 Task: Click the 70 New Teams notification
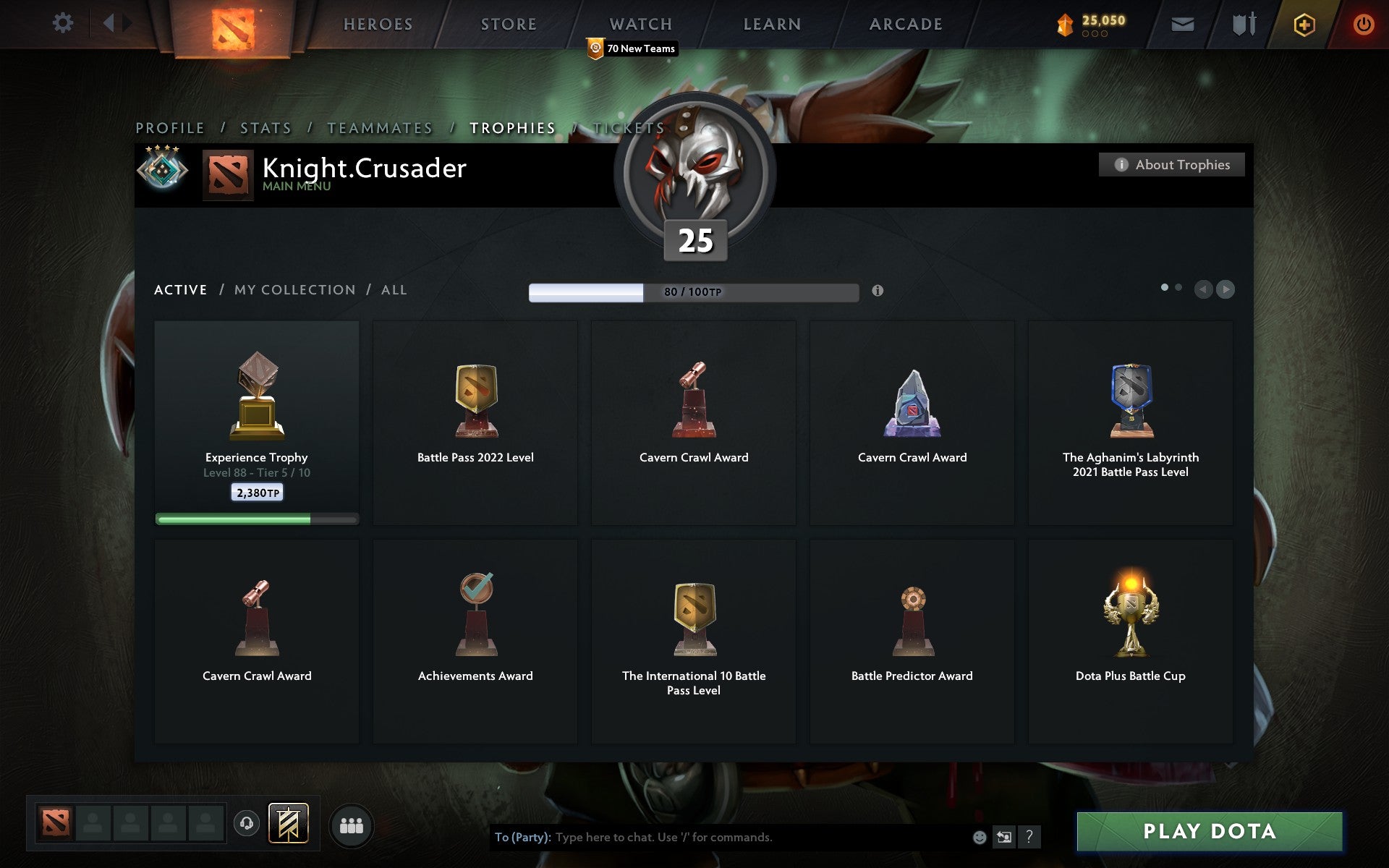631,48
